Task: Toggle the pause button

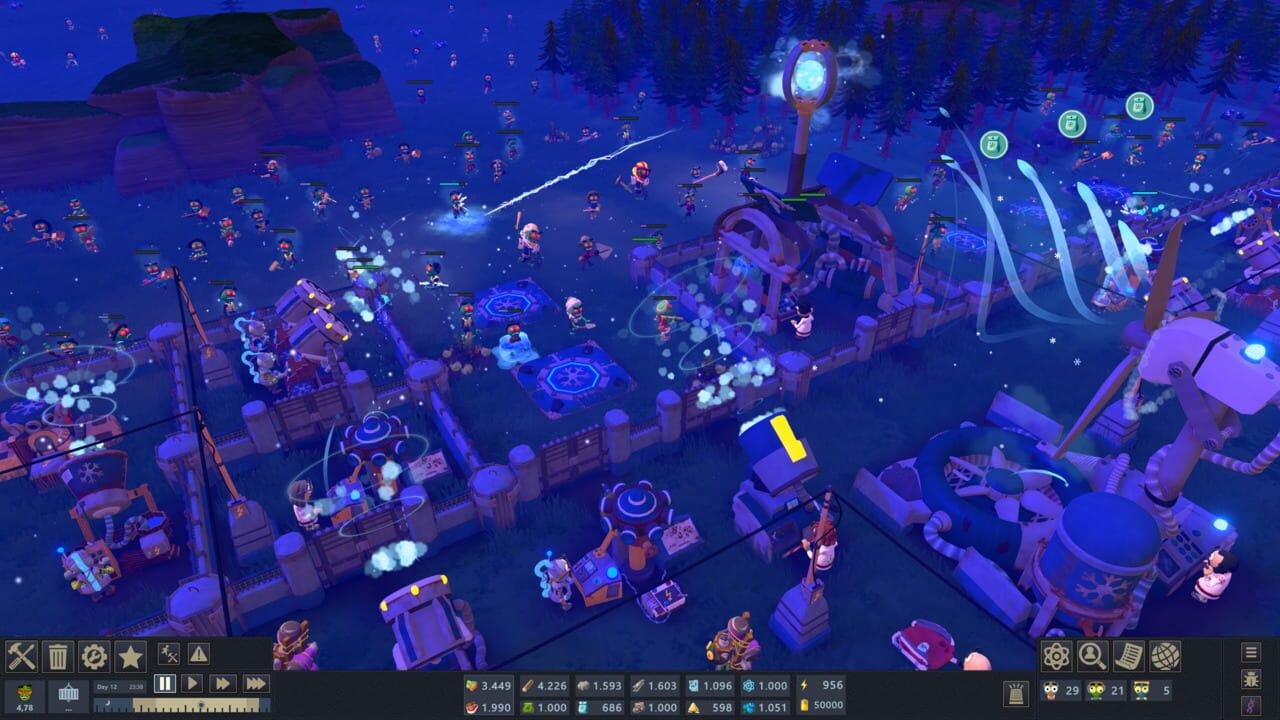Action: [164, 684]
